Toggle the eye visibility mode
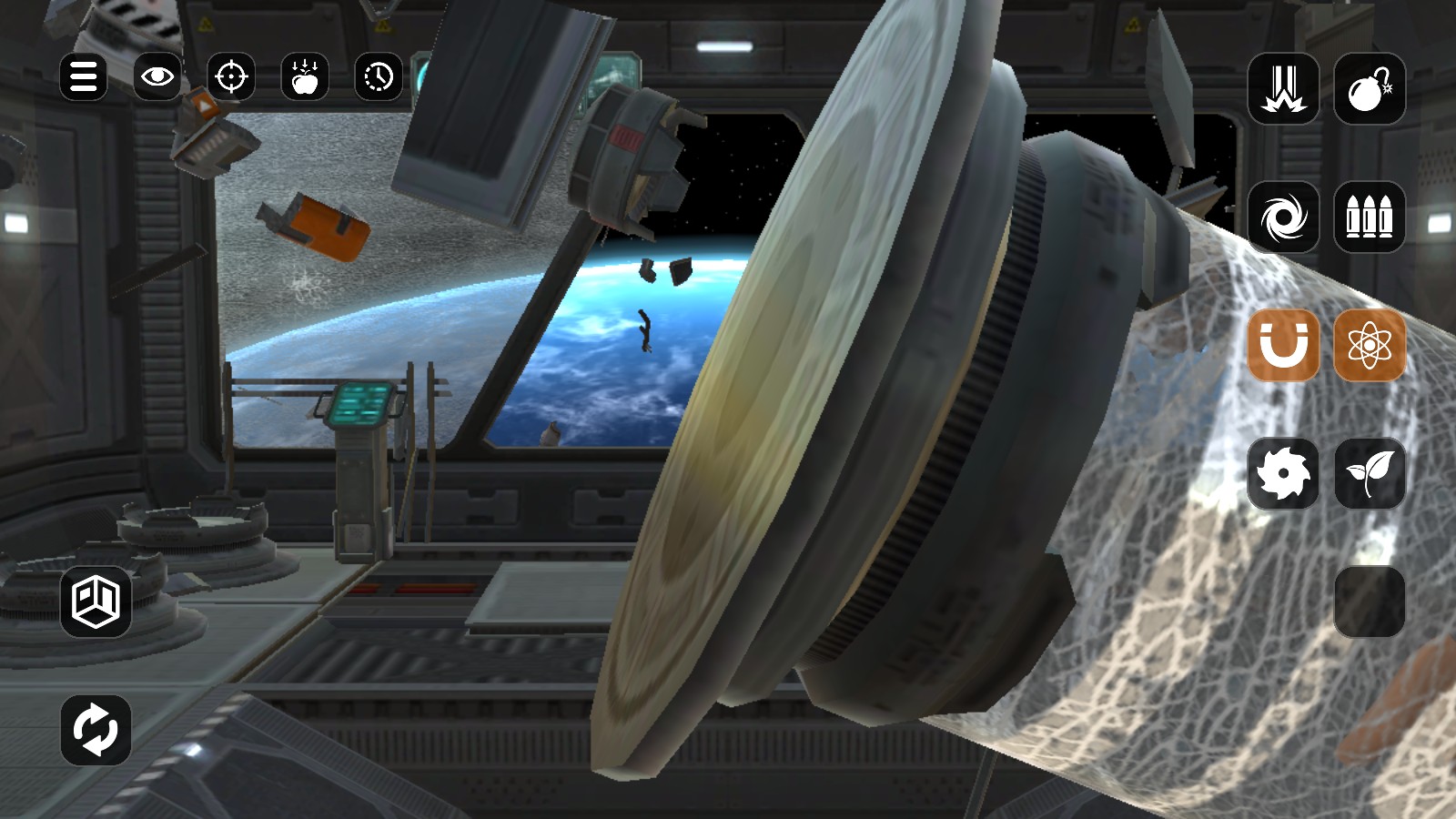Screen dimensions: 1456x819 pyautogui.click(x=157, y=77)
